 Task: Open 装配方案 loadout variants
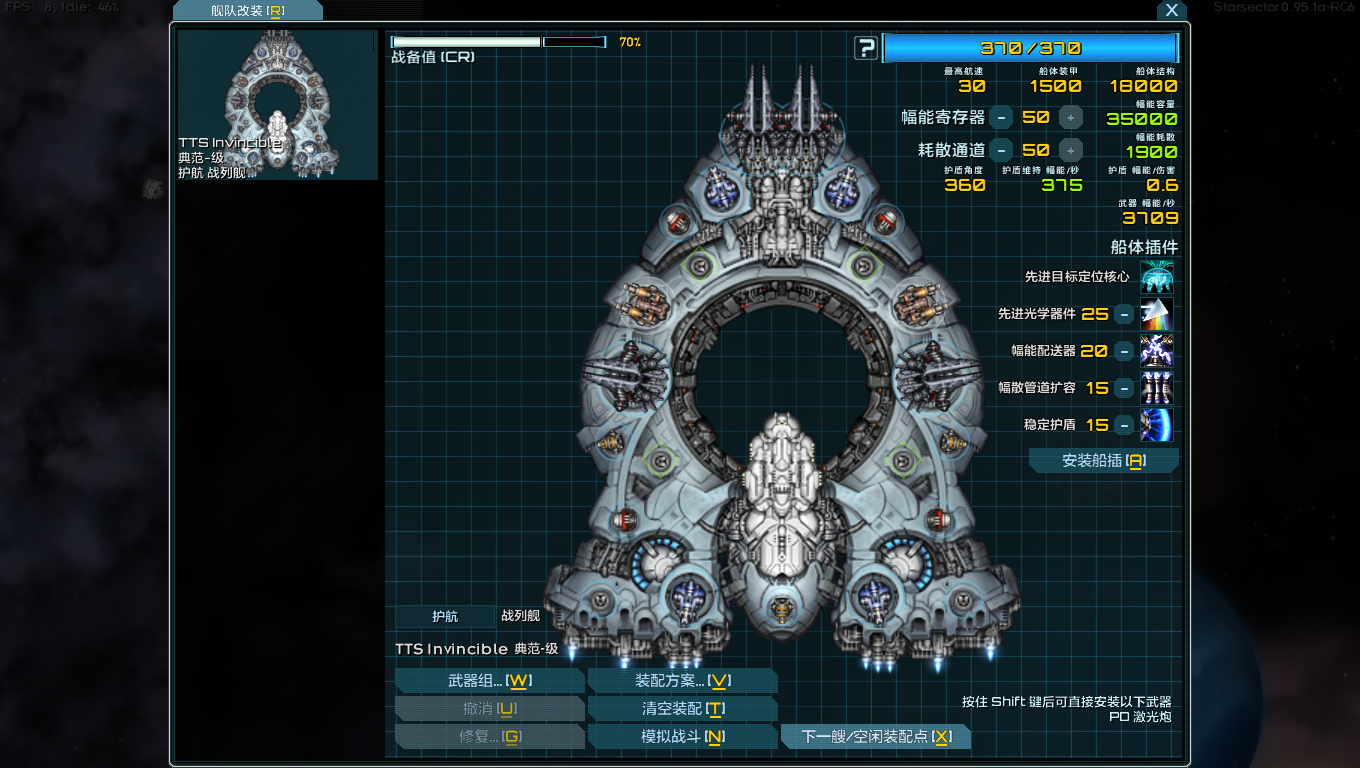pyautogui.click(x=682, y=681)
